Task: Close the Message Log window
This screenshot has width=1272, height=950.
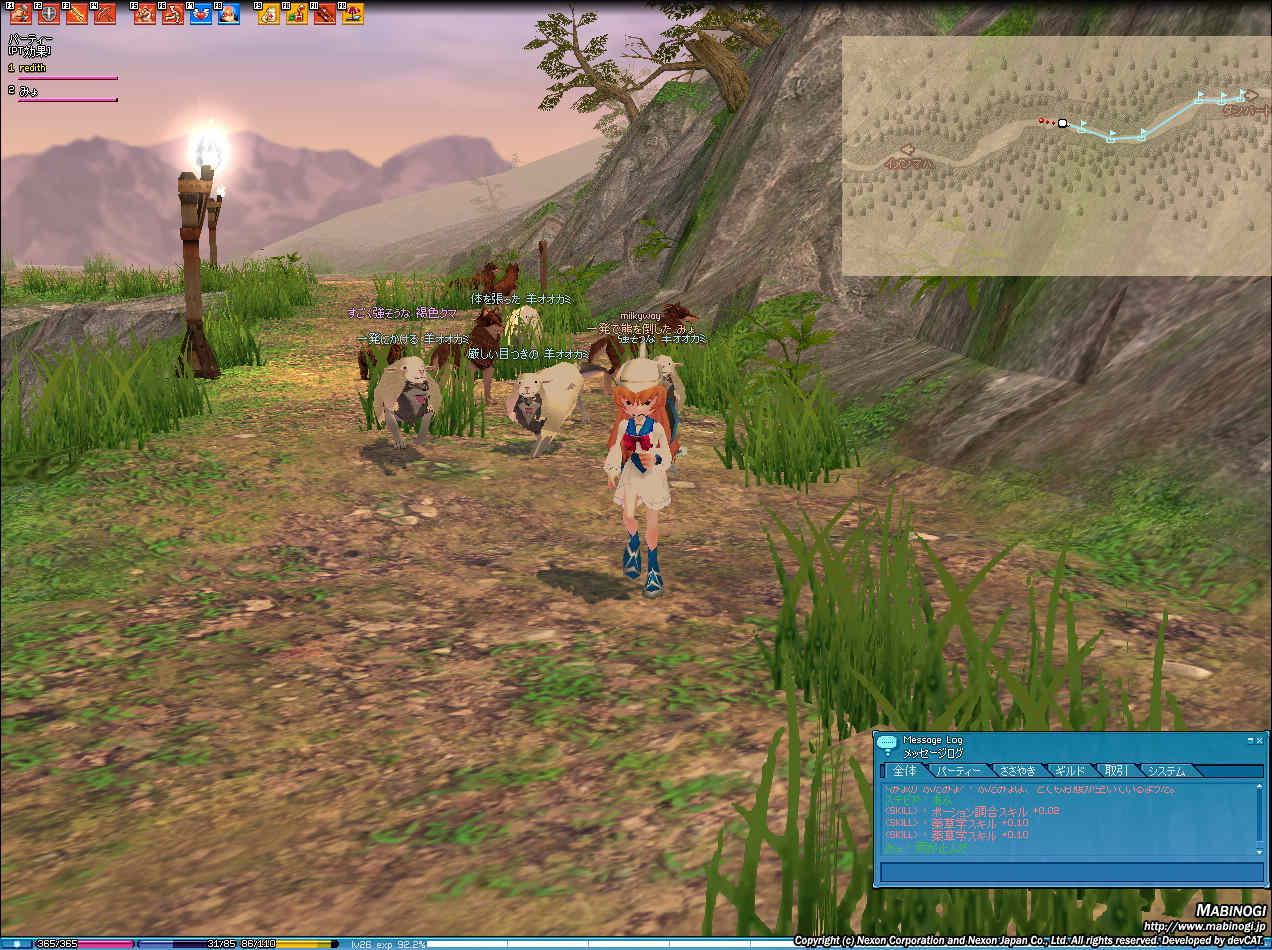Action: click(1260, 741)
